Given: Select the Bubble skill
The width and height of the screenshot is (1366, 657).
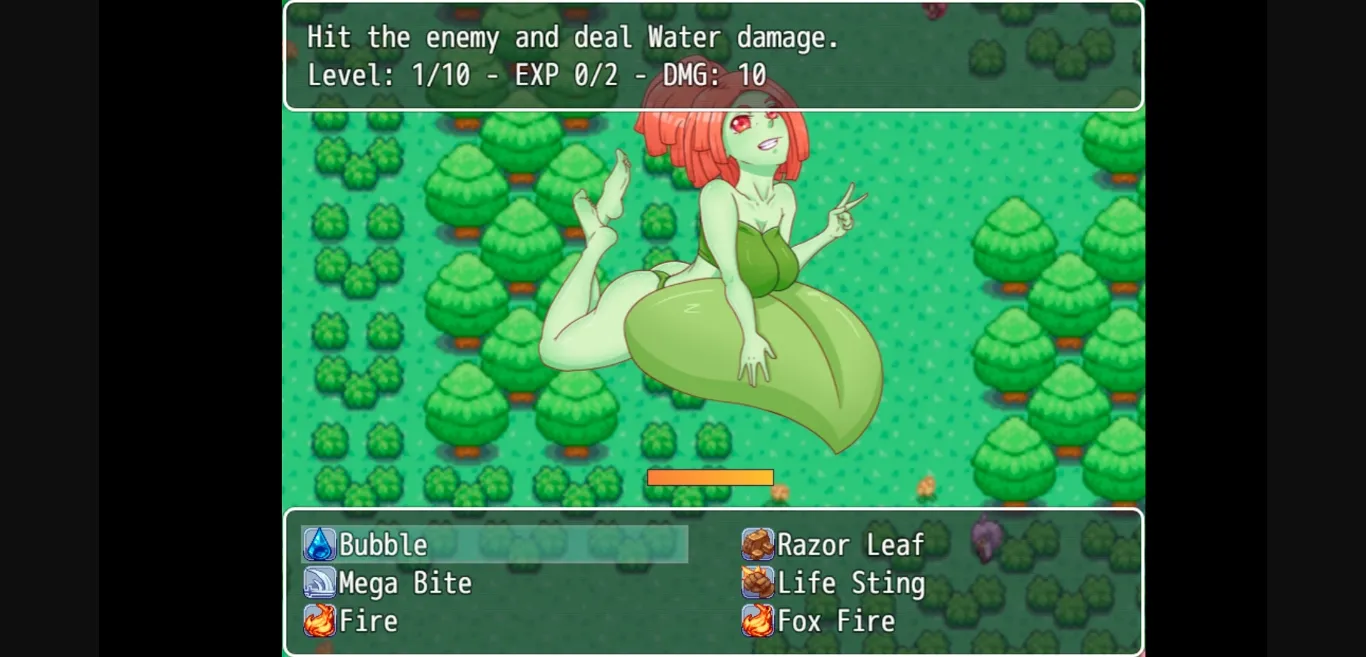Looking at the screenshot, I should 383,545.
